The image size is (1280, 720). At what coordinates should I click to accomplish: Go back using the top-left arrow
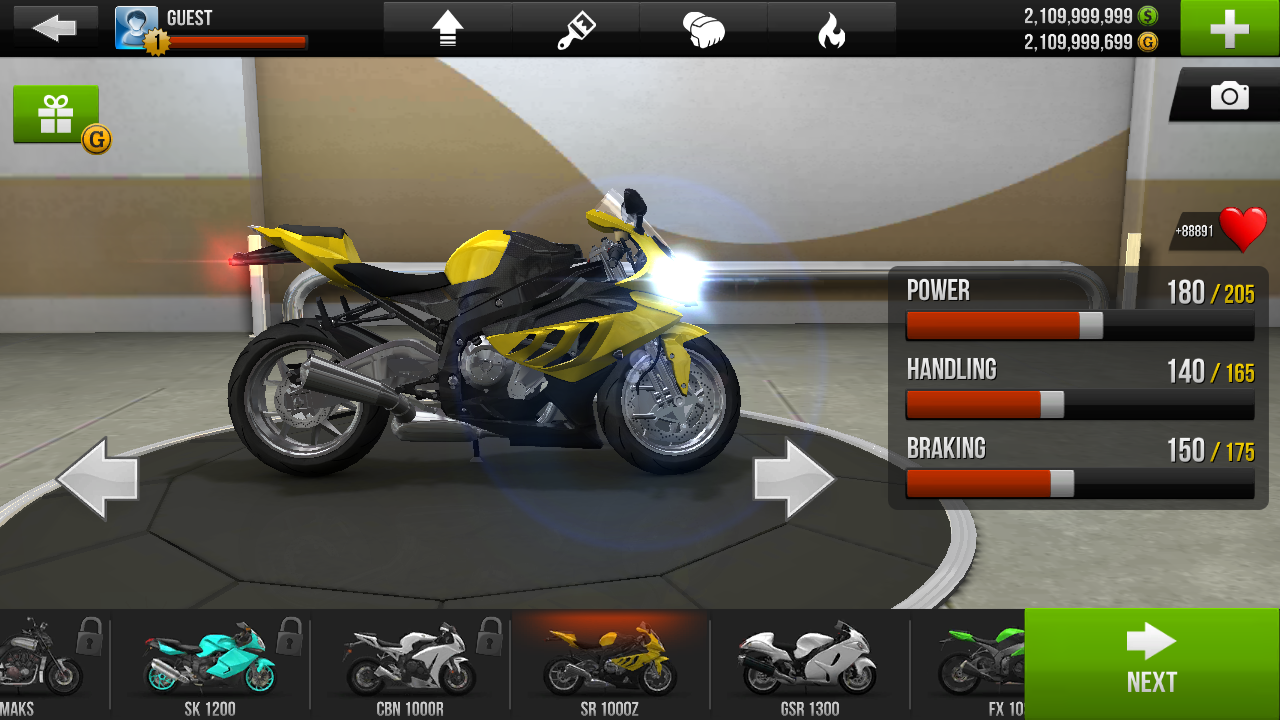click(54, 28)
